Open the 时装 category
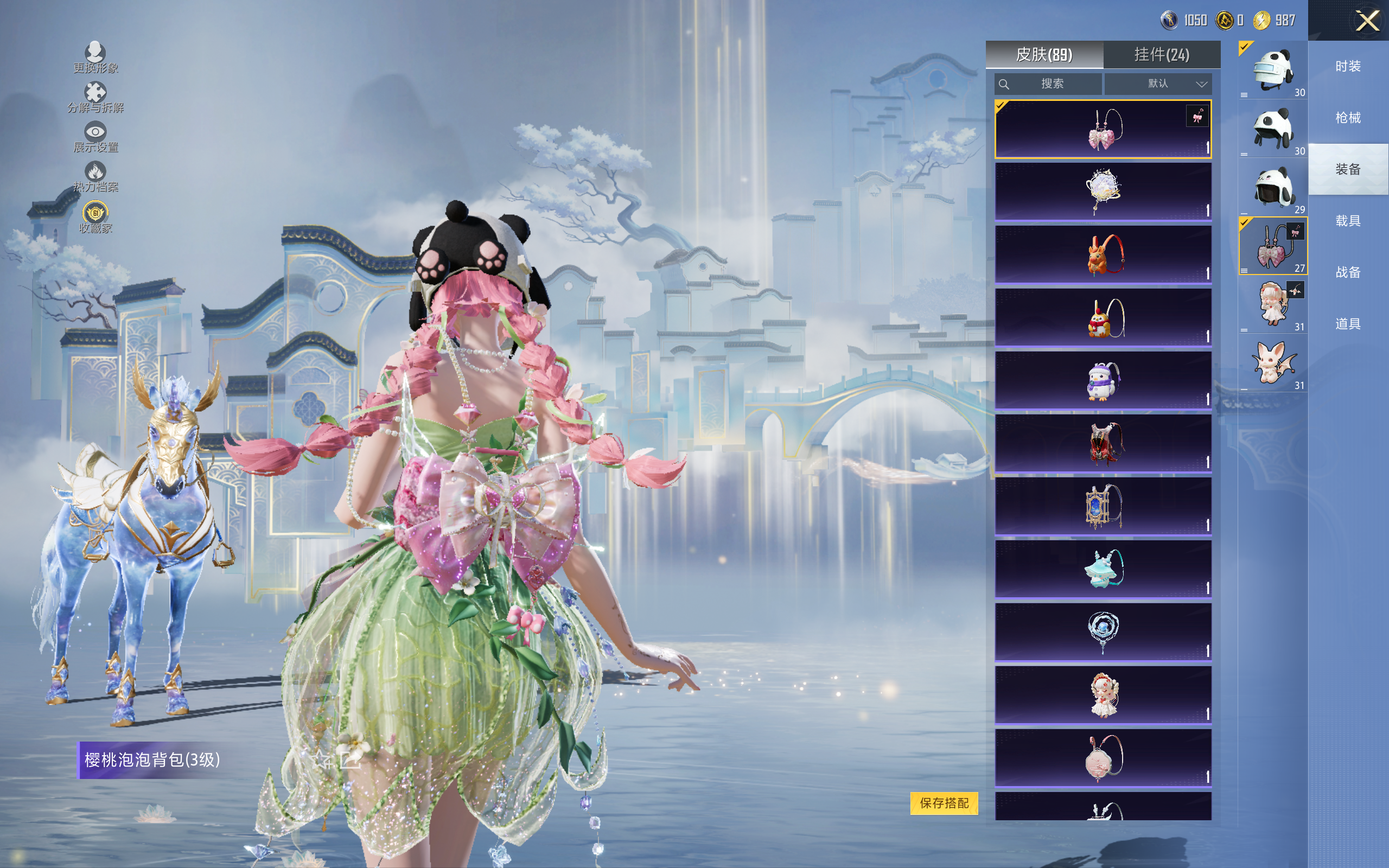 [x=1347, y=66]
